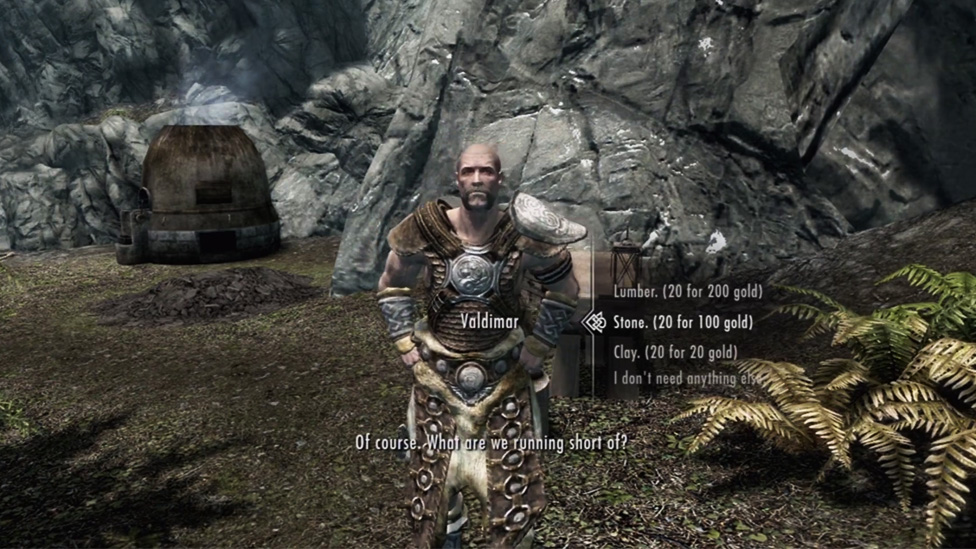Choose the Lumber 20 for 200 gold option
Viewport: 976px width, 549px height.
tap(687, 292)
